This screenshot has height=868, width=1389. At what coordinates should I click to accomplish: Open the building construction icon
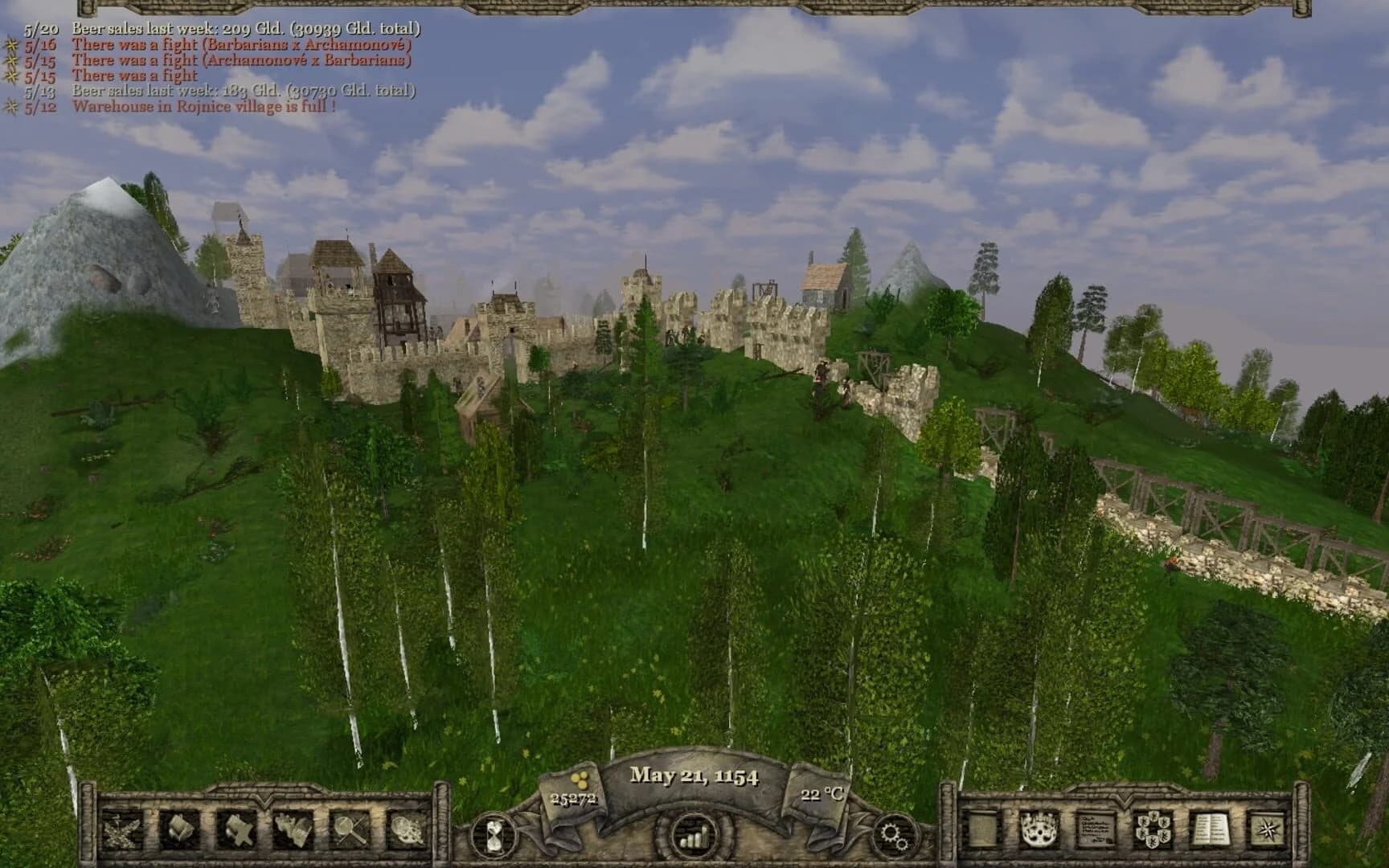coord(177,830)
